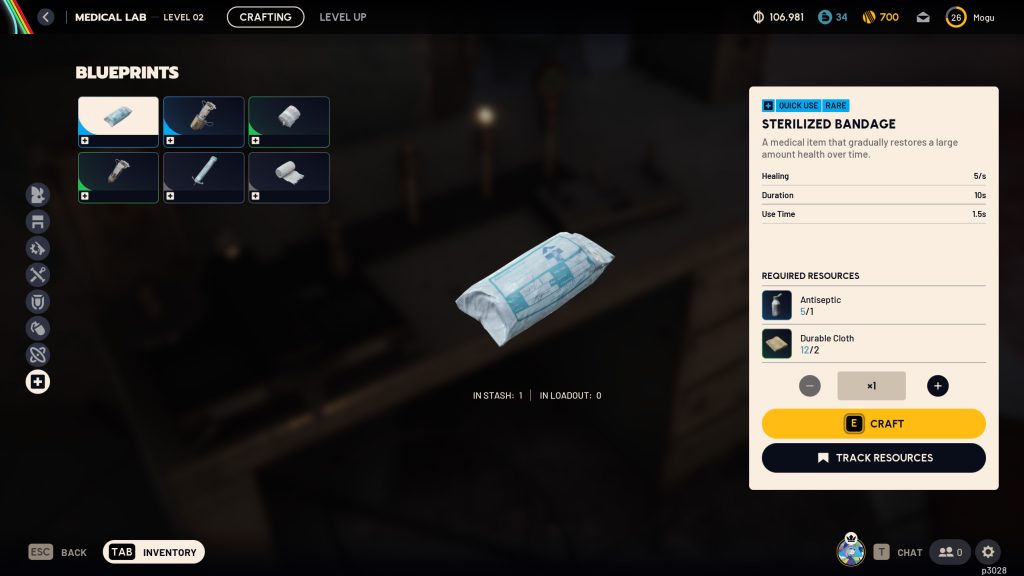The height and width of the screenshot is (576, 1024).
Task: Select the medical cross category icon
Action: click(38, 381)
